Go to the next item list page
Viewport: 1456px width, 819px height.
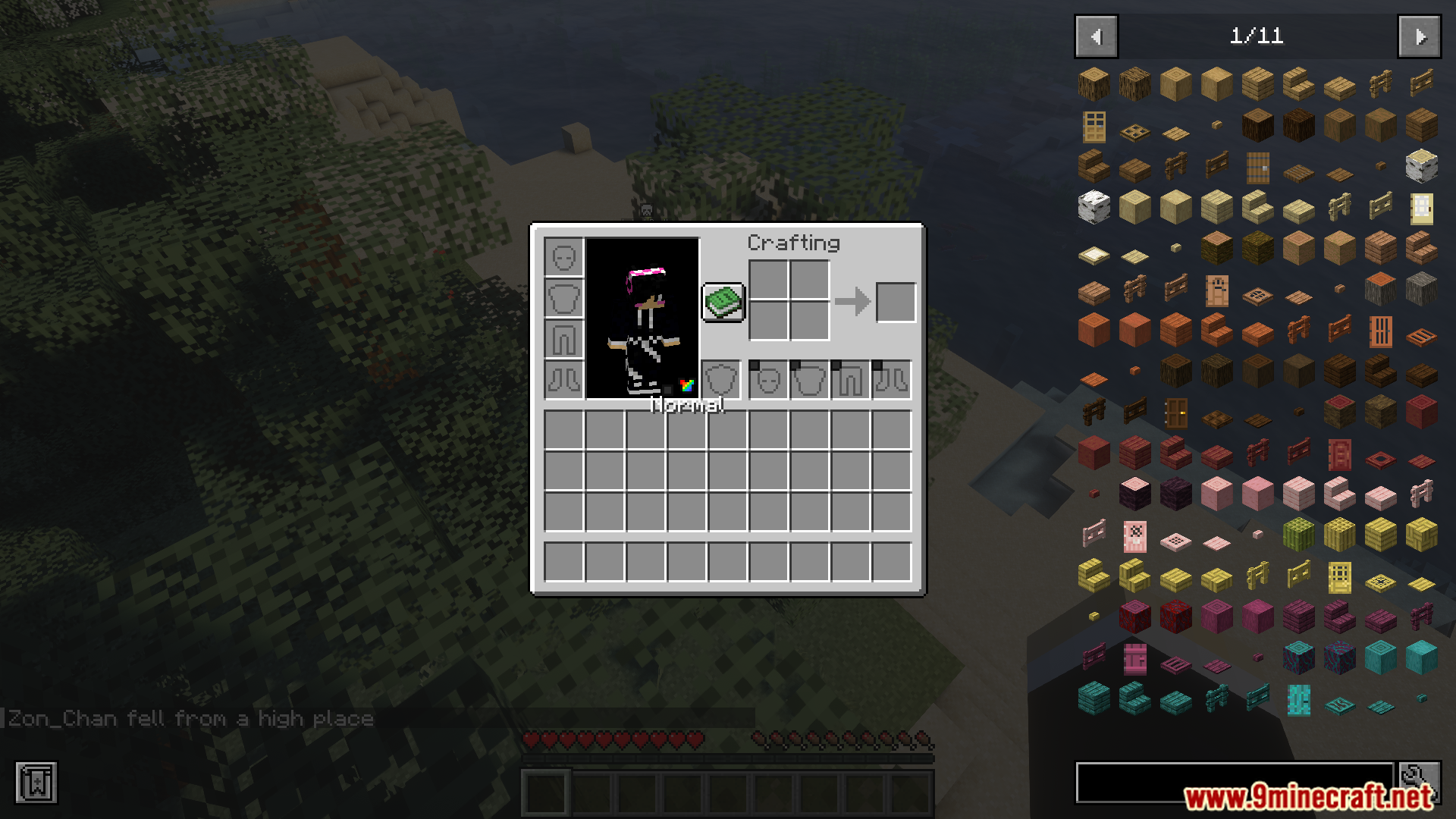pyautogui.click(x=1419, y=36)
